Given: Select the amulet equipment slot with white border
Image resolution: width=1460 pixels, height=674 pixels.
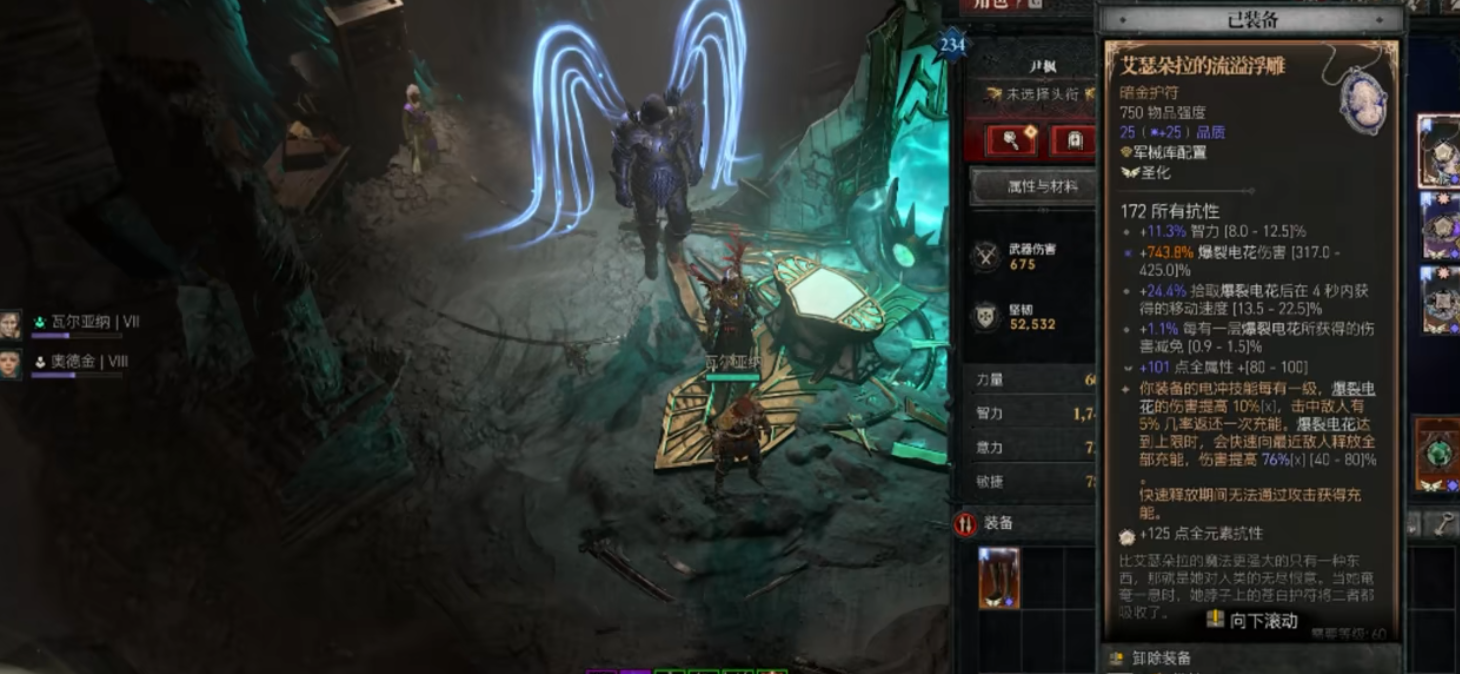Looking at the screenshot, I should [x=1438, y=151].
